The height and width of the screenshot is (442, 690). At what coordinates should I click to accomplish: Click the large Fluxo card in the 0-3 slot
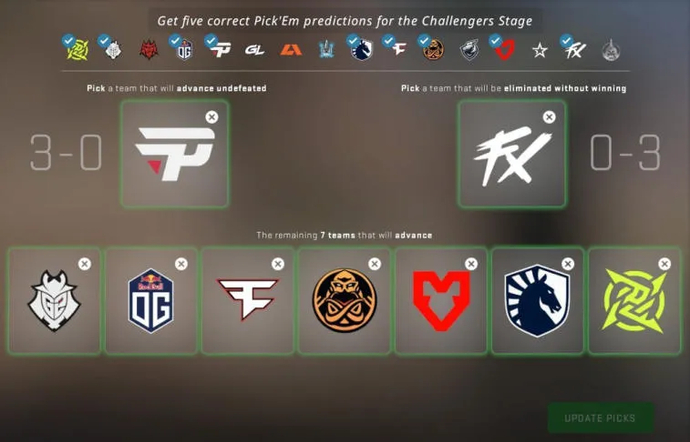click(512, 154)
